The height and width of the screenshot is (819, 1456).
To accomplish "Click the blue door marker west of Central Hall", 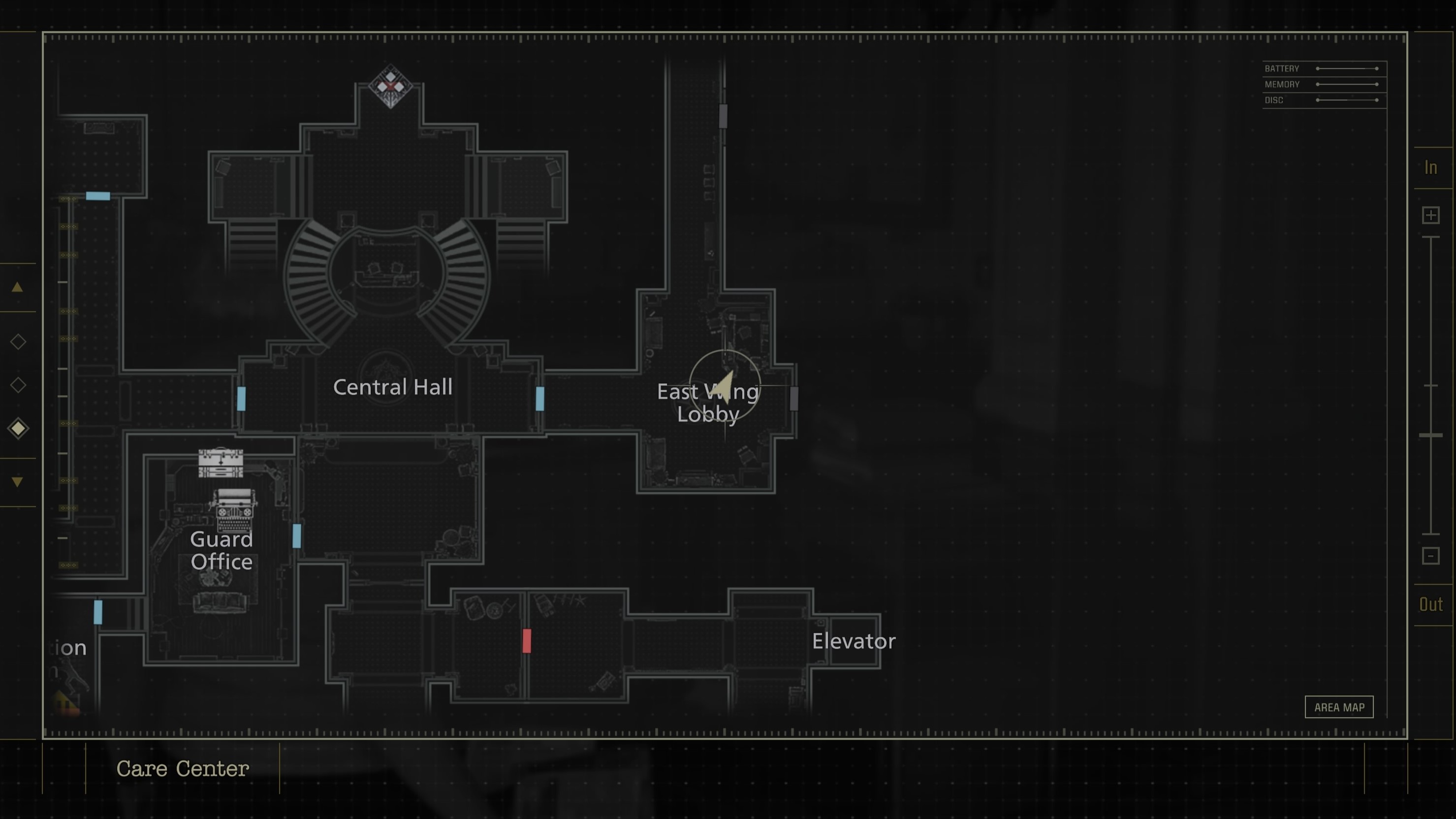I will click(x=241, y=400).
